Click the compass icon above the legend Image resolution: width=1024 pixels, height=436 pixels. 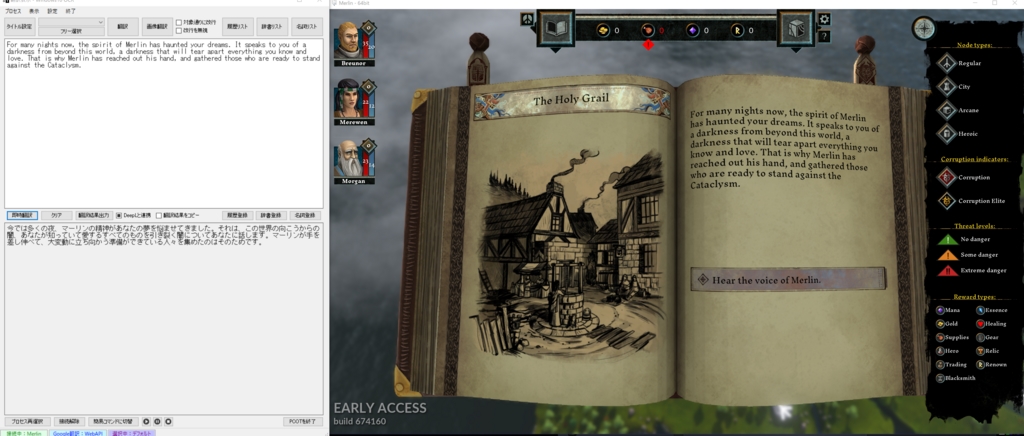click(924, 28)
